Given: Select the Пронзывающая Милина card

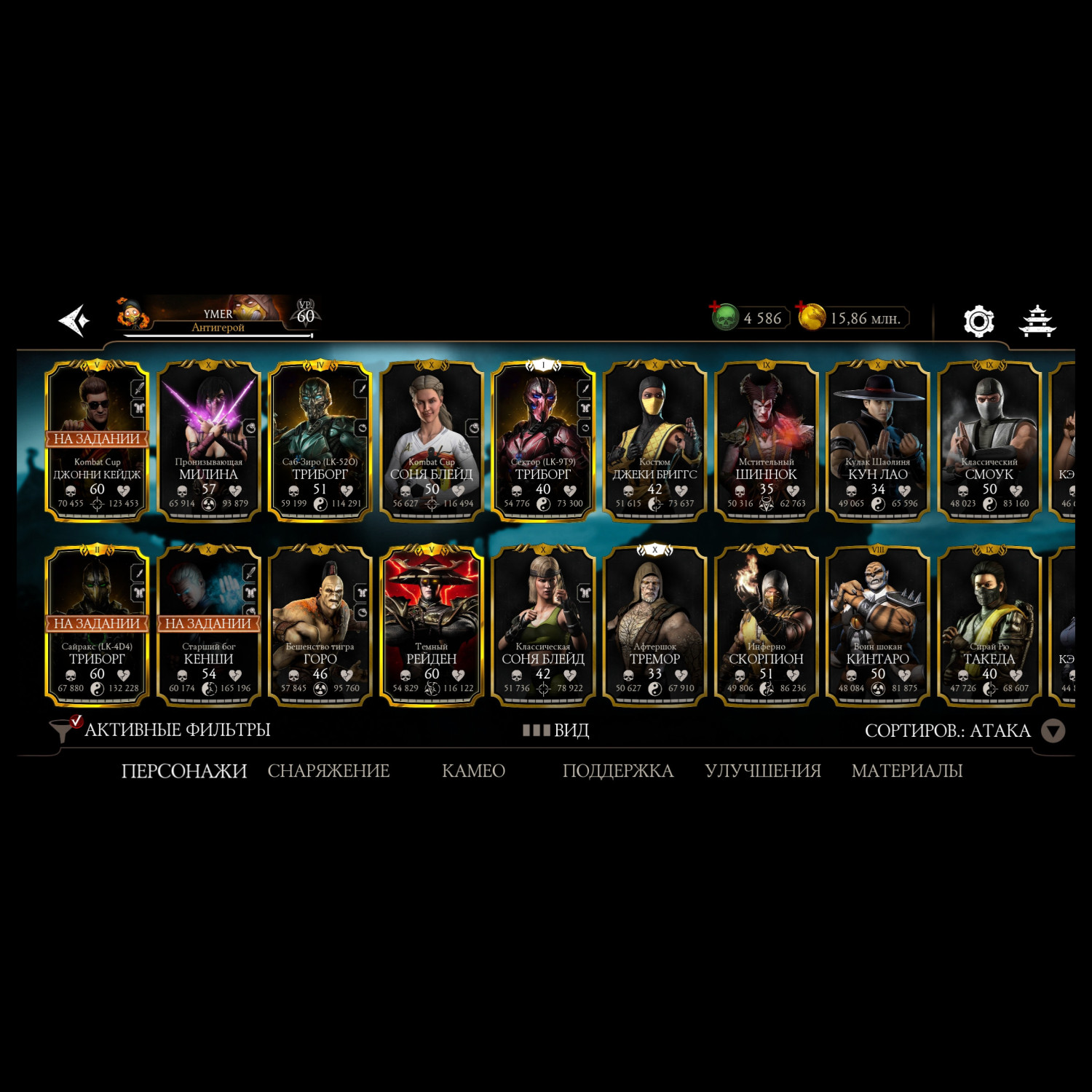Looking at the screenshot, I should pyautogui.click(x=209, y=441).
